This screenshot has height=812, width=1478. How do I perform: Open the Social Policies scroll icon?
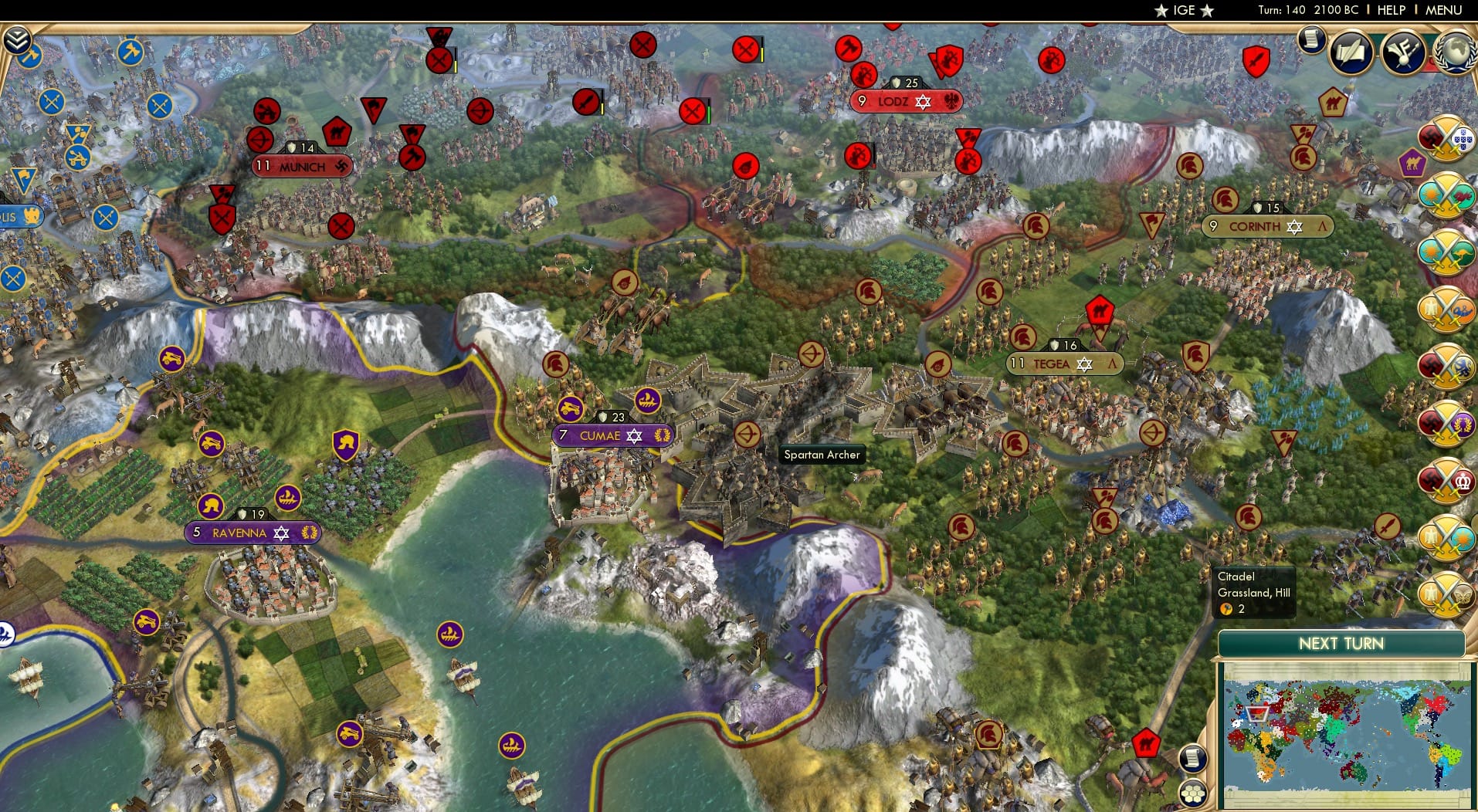tap(1350, 52)
